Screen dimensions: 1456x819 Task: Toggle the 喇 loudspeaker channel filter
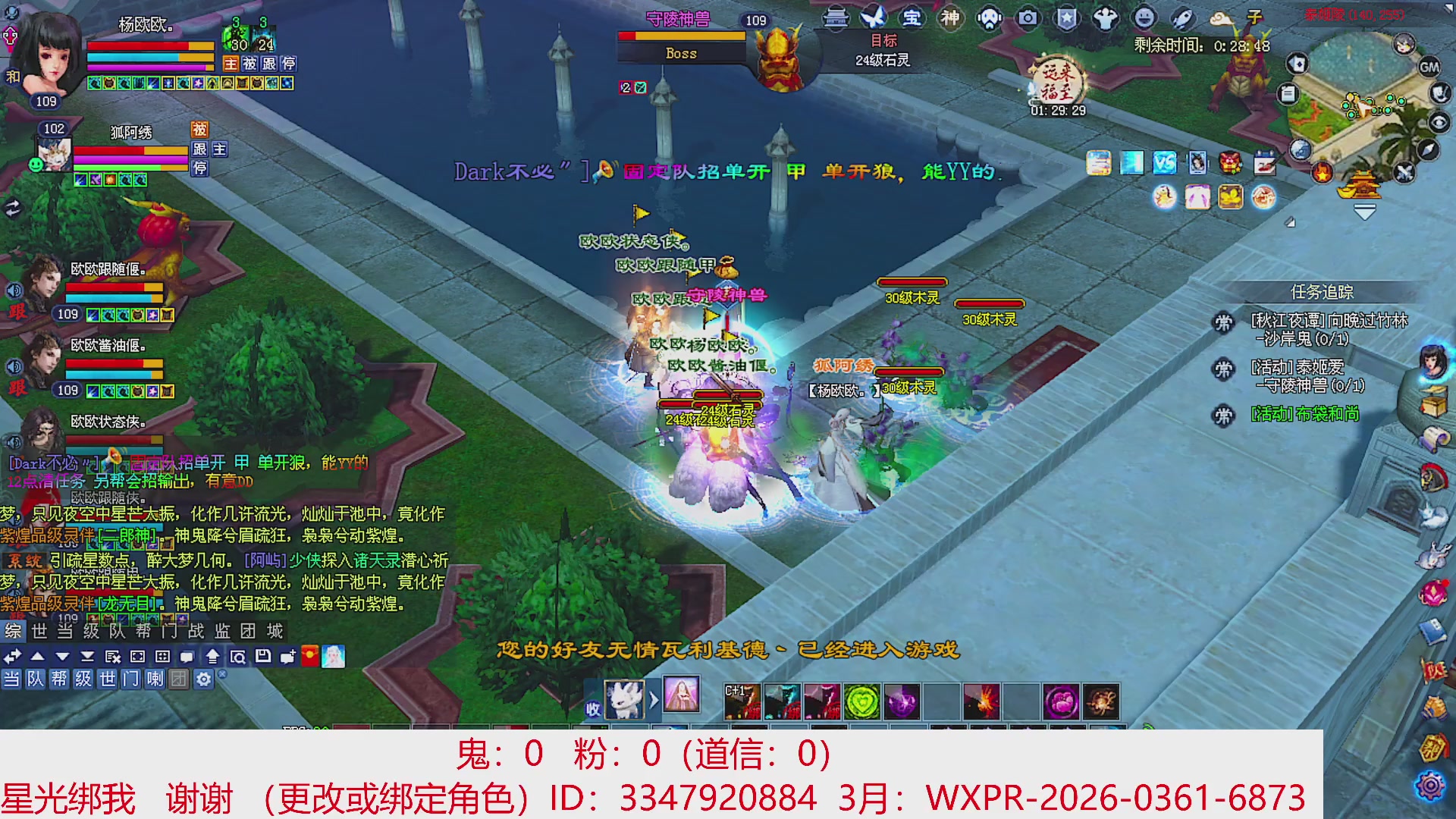point(156,679)
